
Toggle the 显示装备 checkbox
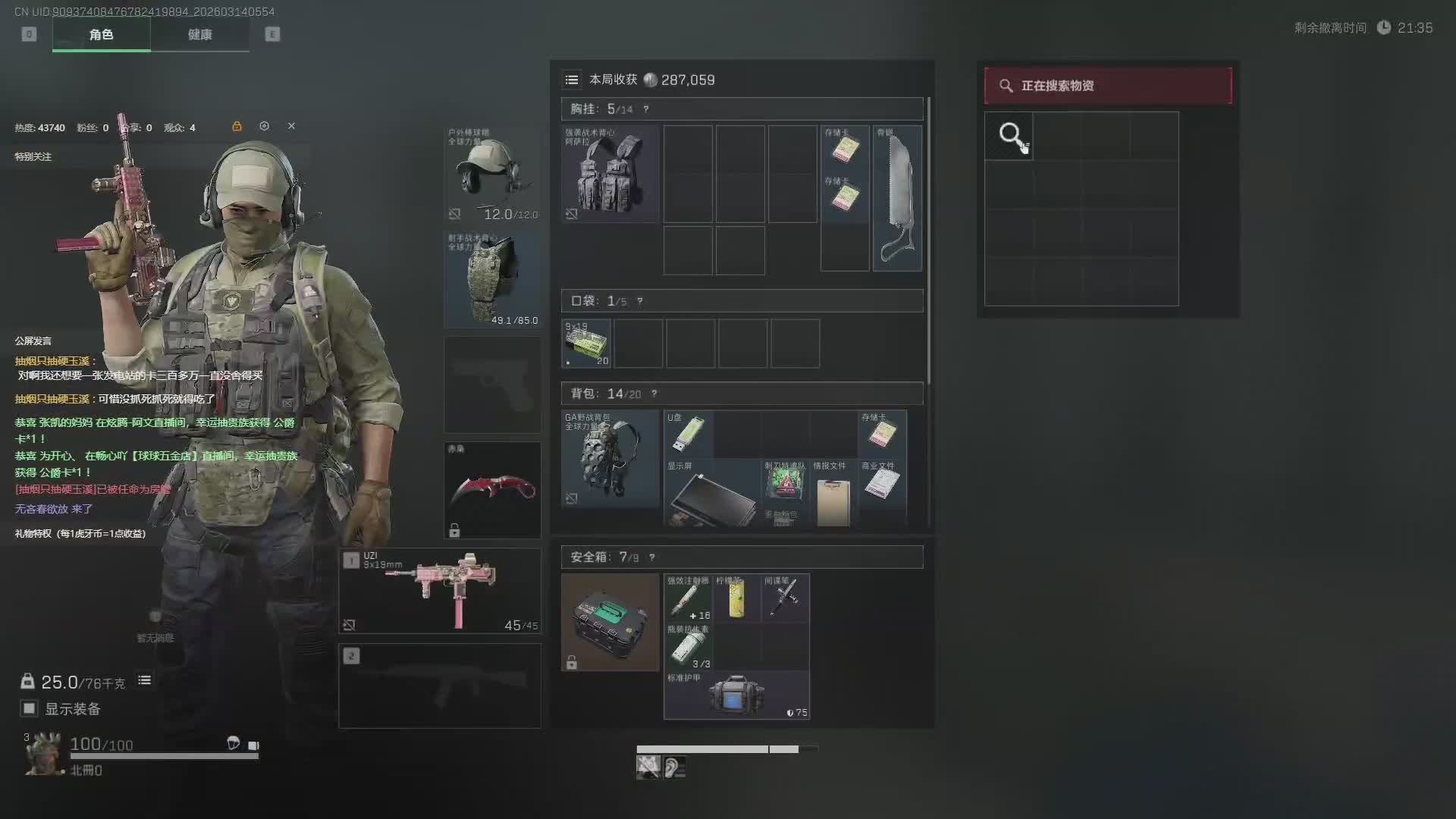pos(29,708)
